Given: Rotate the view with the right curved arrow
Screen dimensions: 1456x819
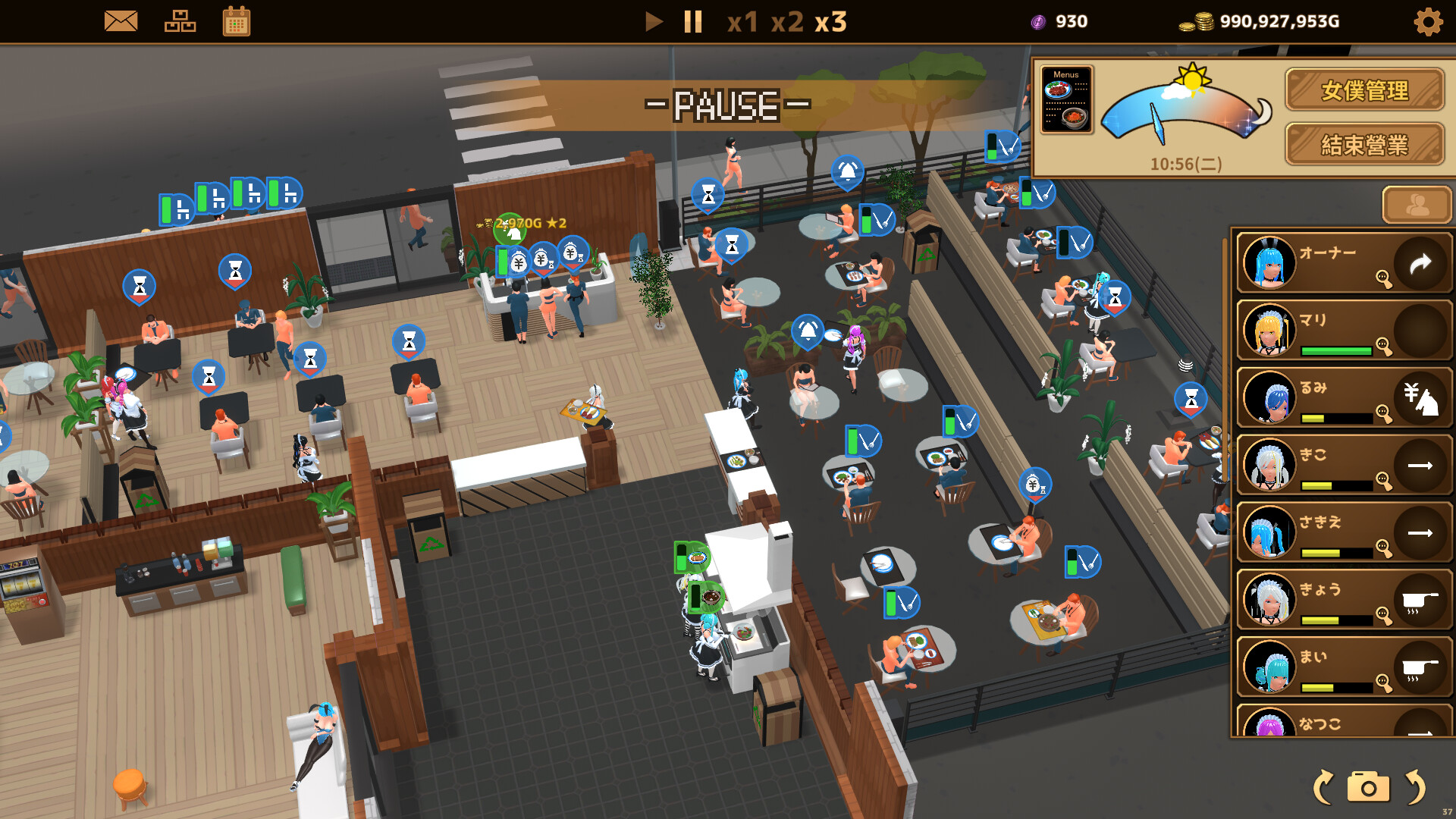Looking at the screenshot, I should click(1415, 787).
